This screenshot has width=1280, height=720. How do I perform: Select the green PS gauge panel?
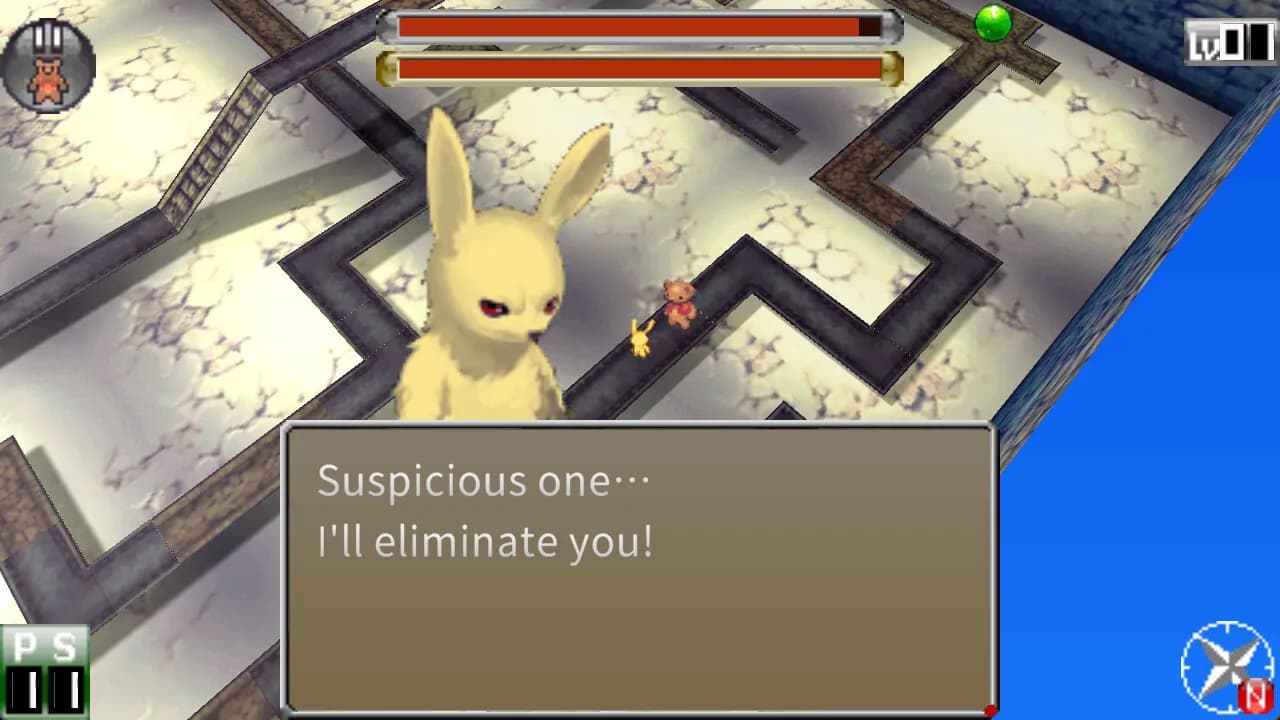(44, 670)
